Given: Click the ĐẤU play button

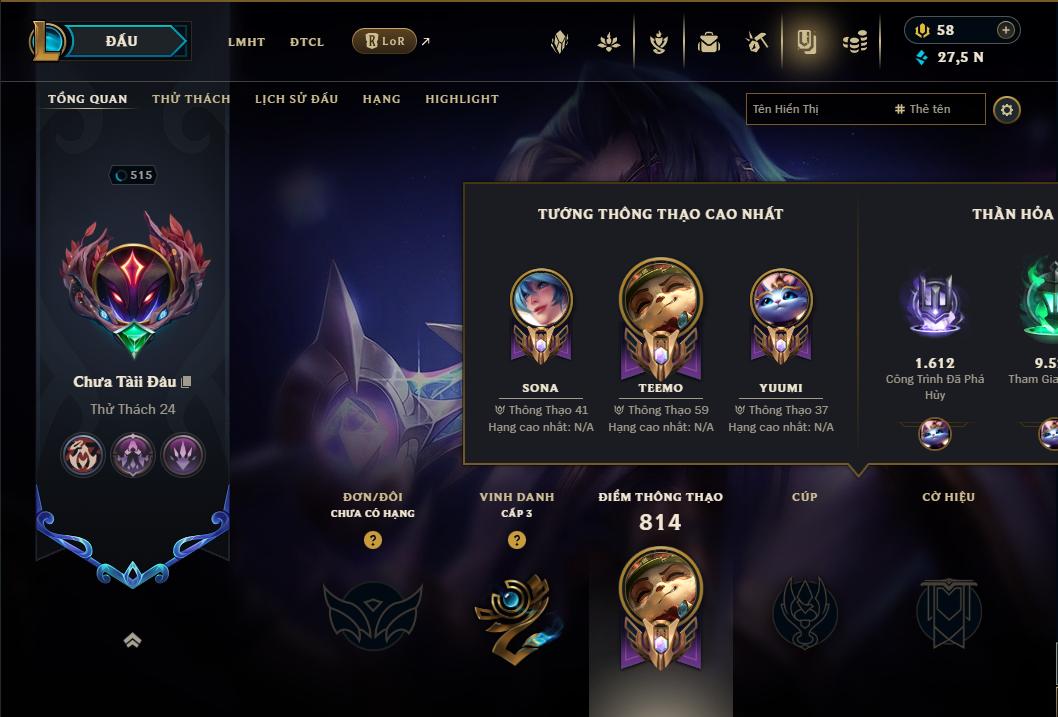Looking at the screenshot, I should (x=122, y=41).
